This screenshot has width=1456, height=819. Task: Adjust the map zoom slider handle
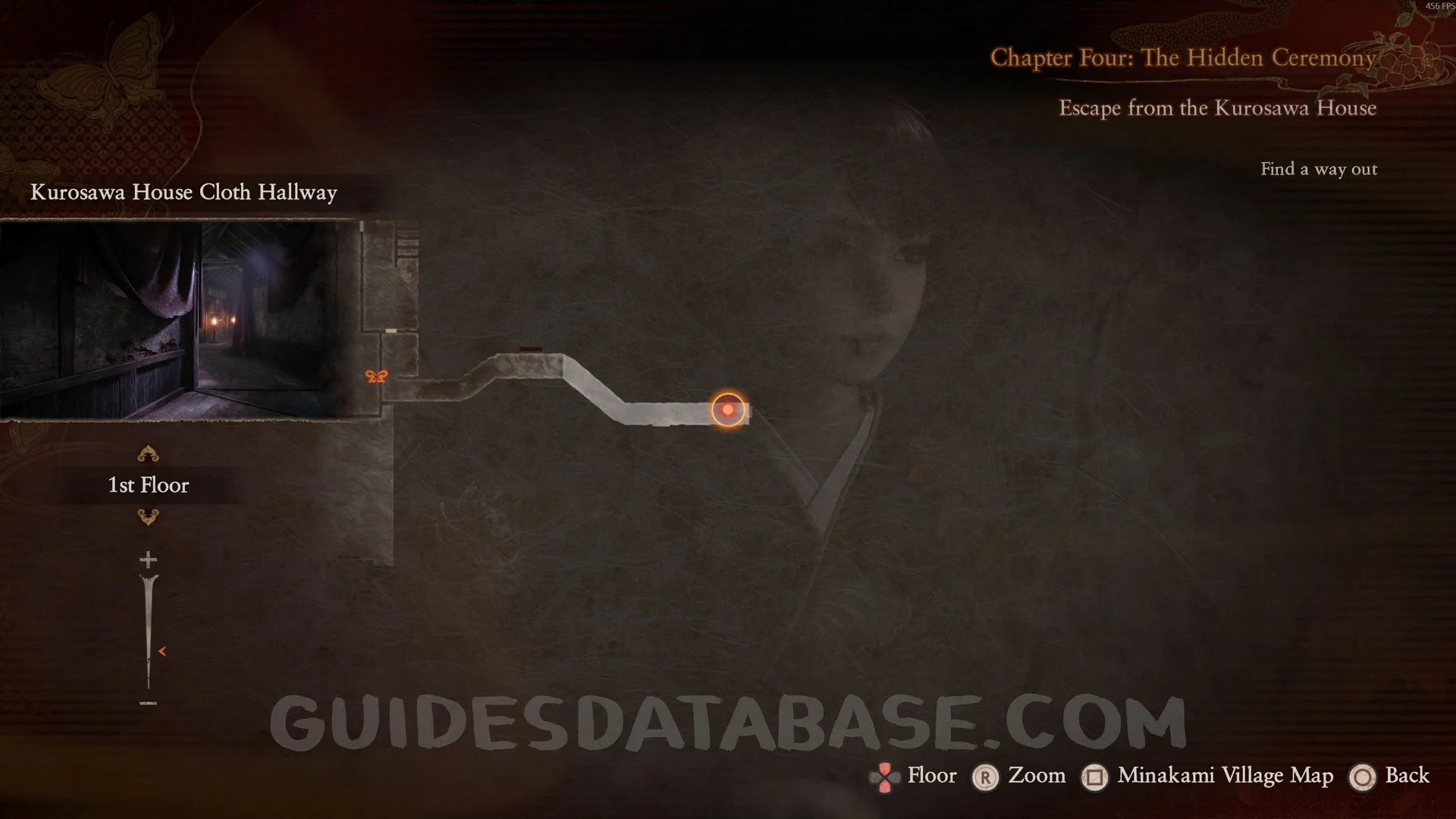162,651
